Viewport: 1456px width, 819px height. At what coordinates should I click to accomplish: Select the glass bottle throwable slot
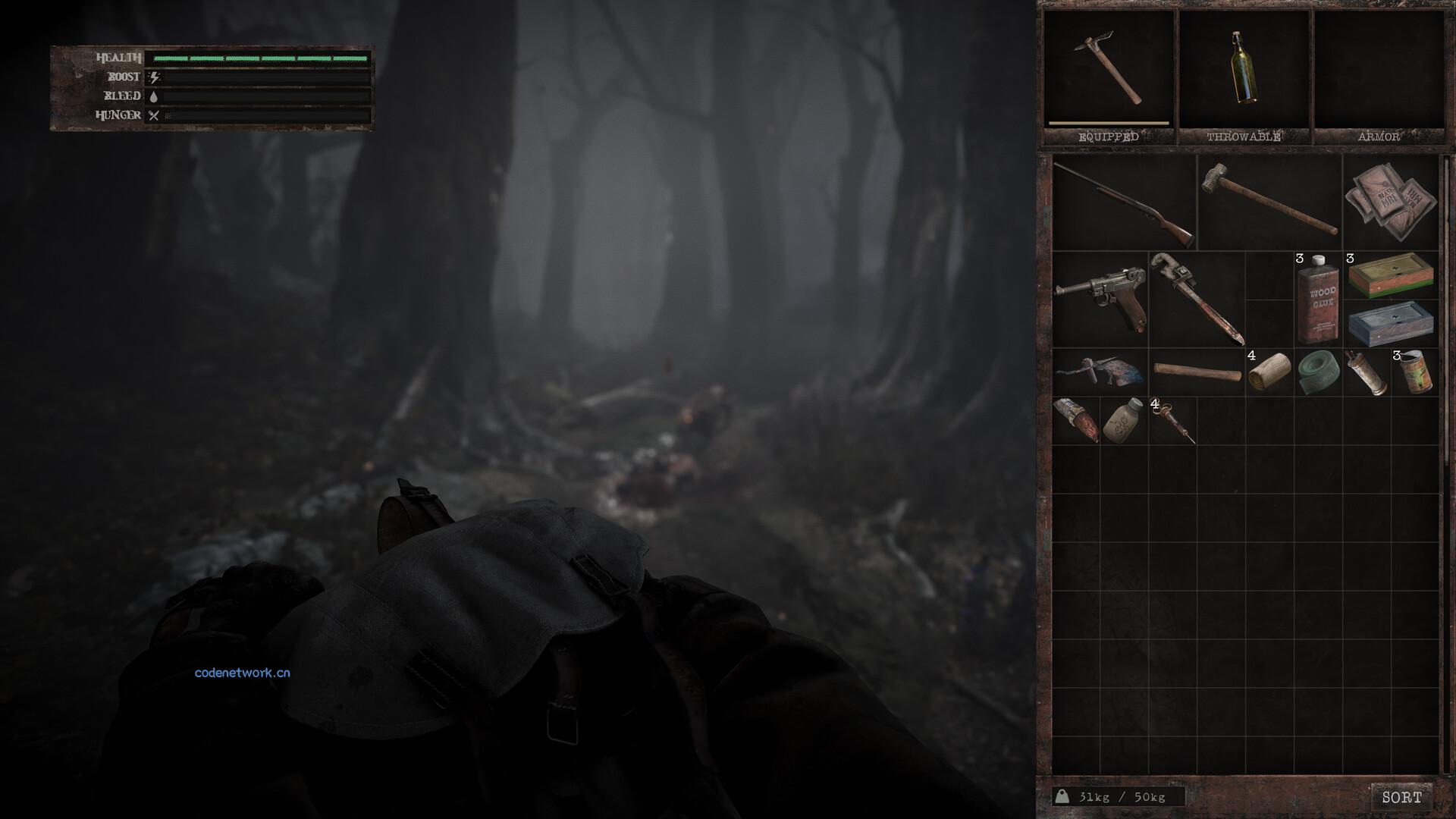click(x=1242, y=70)
